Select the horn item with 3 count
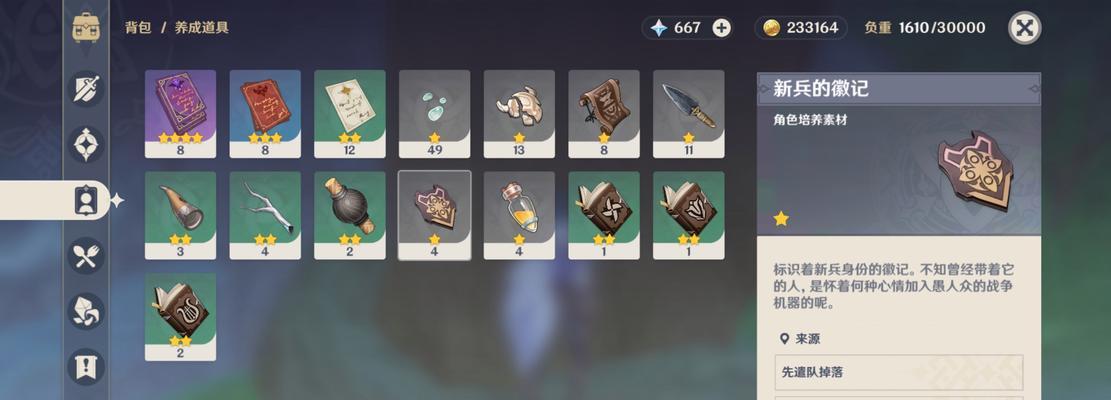The height and width of the screenshot is (400, 1111). (180, 210)
